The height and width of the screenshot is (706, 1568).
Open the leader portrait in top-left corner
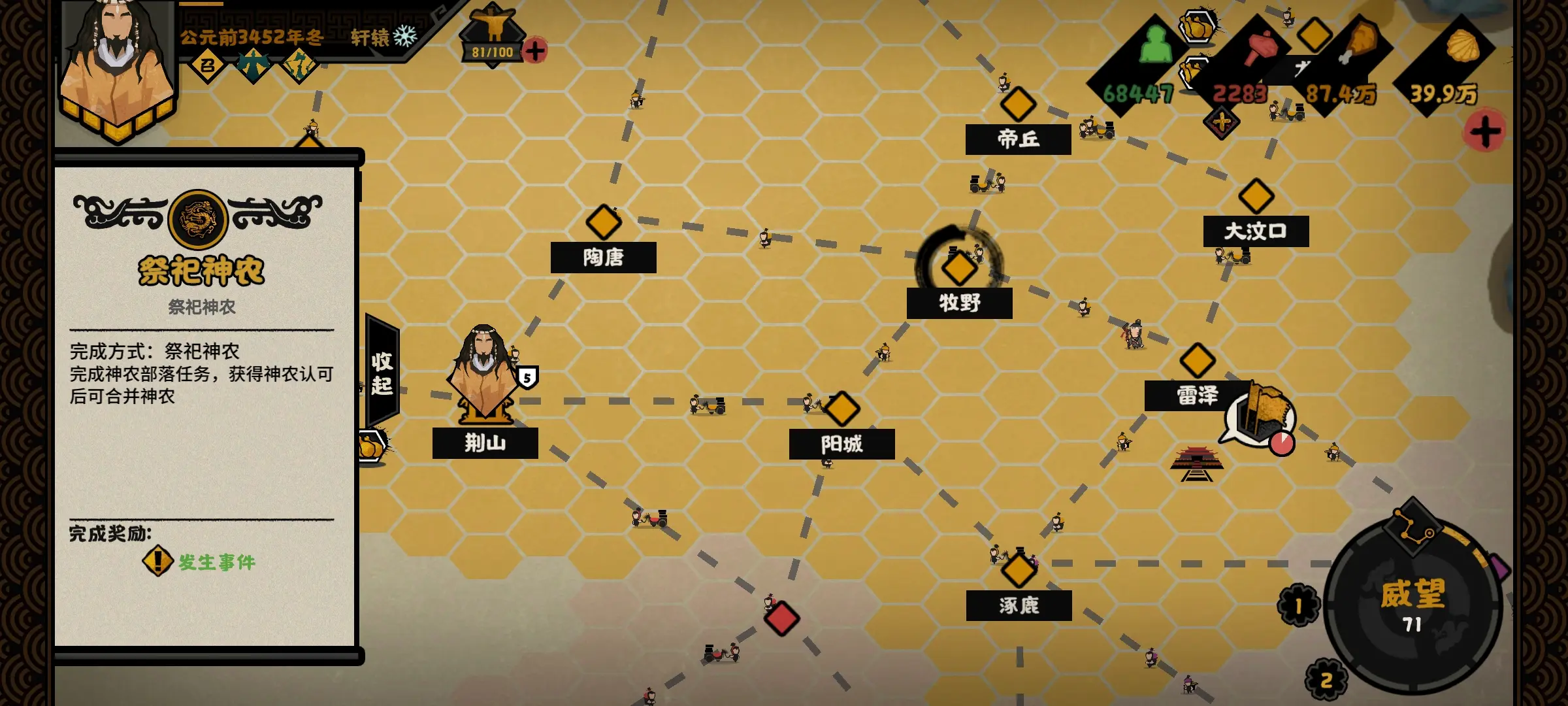116,65
